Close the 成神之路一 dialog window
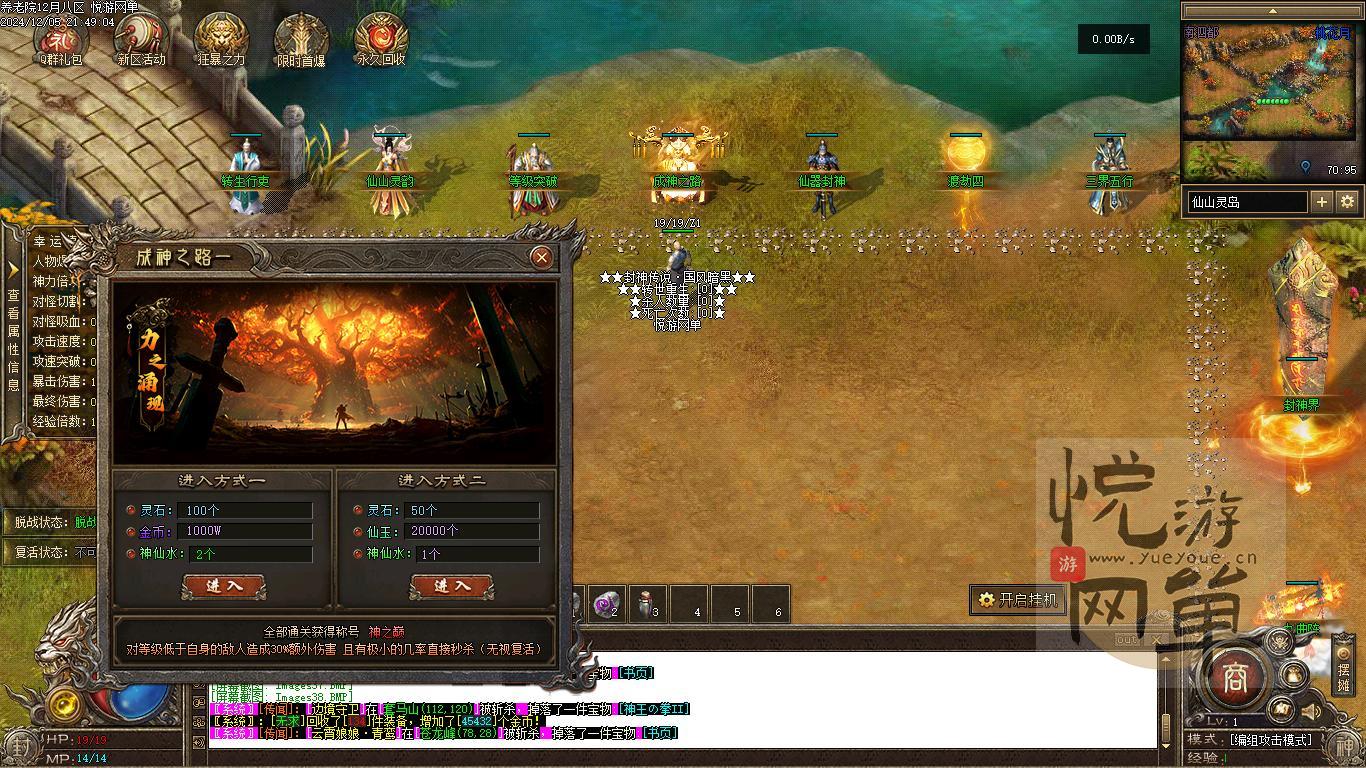The image size is (1366, 768). (542, 257)
